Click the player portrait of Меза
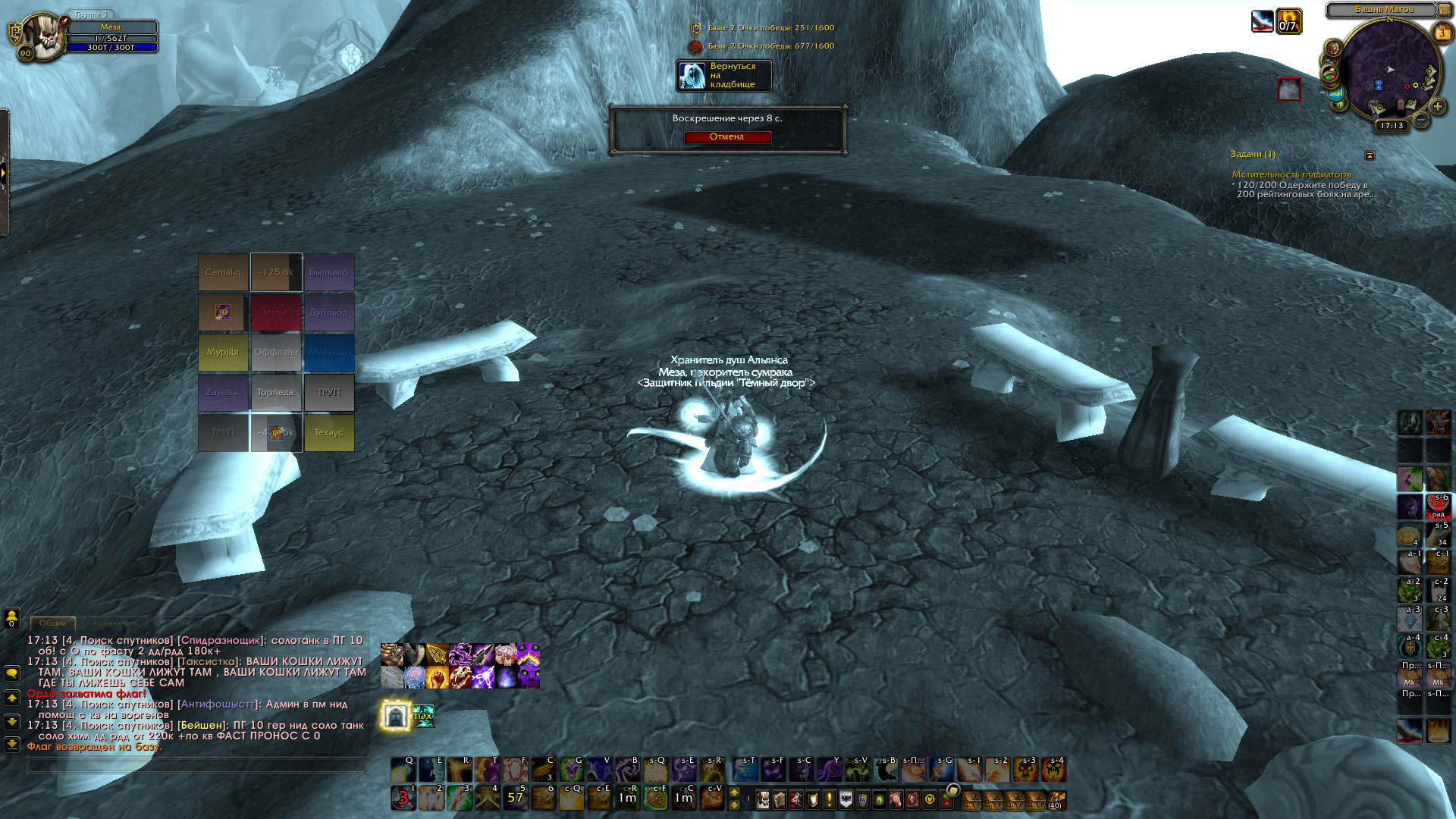This screenshot has height=819, width=1456. coord(42,36)
